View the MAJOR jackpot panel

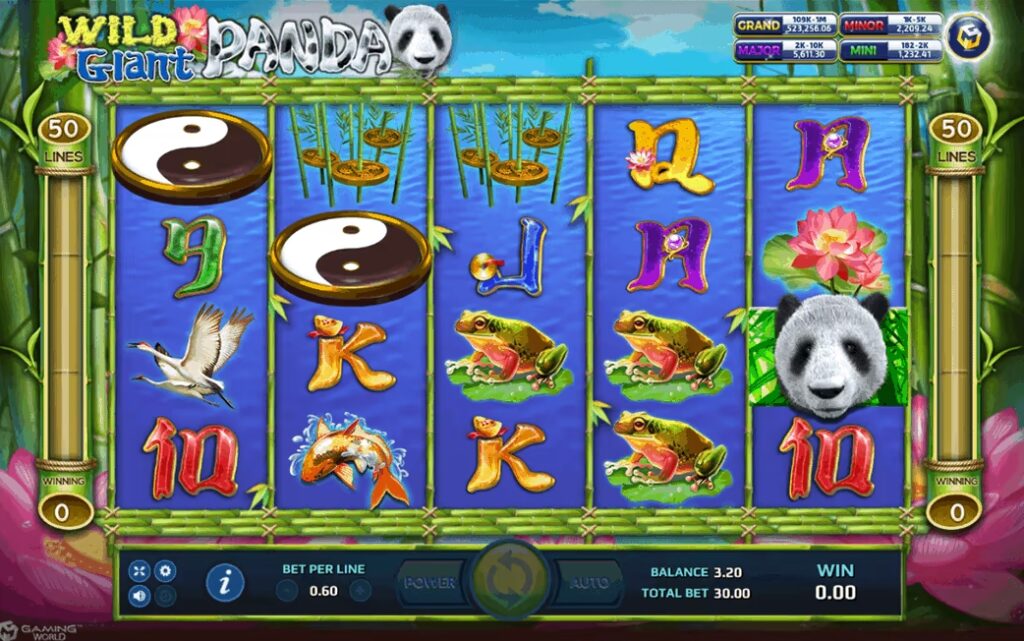pos(783,50)
